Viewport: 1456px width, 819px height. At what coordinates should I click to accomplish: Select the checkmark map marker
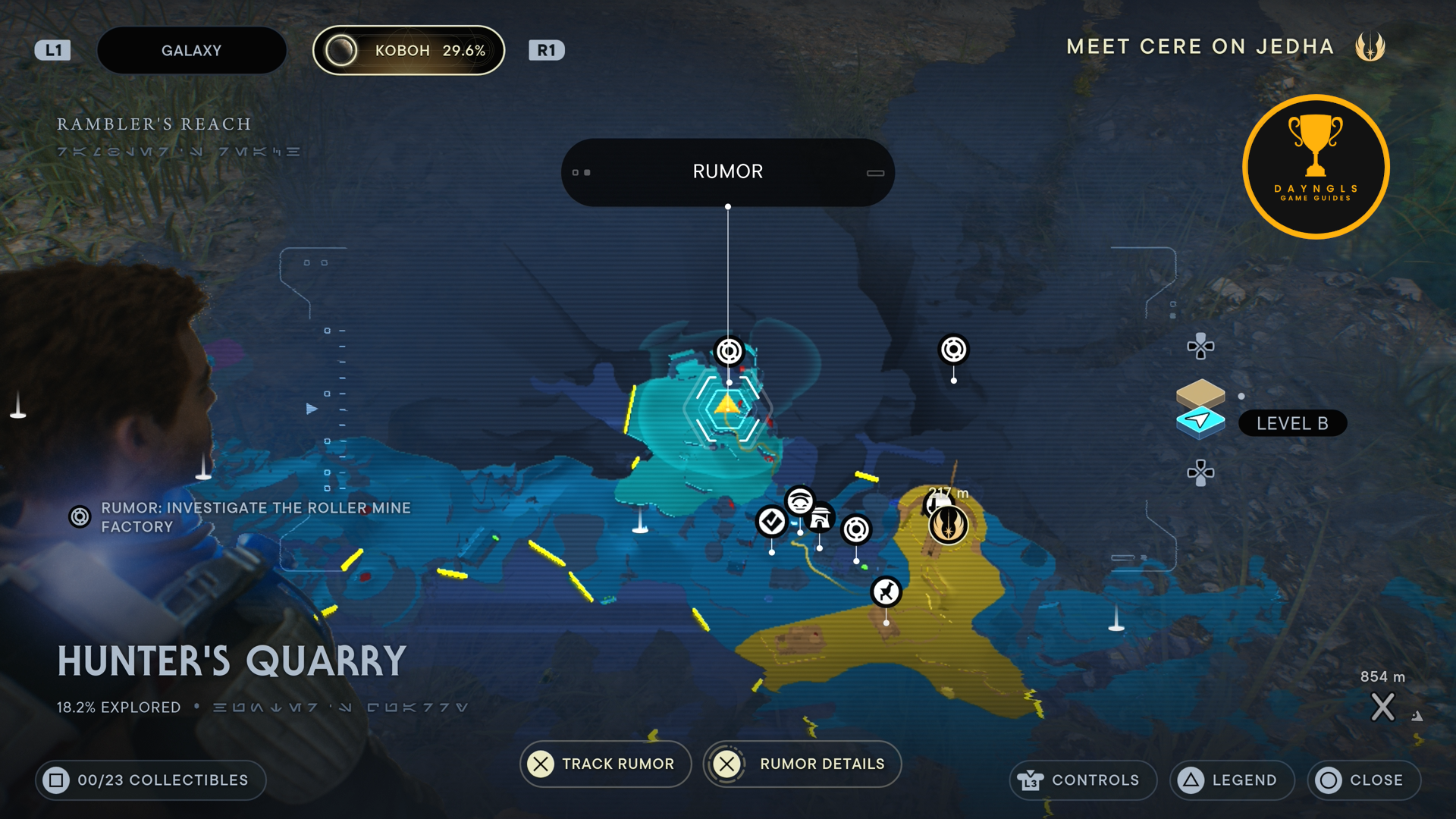(x=771, y=521)
